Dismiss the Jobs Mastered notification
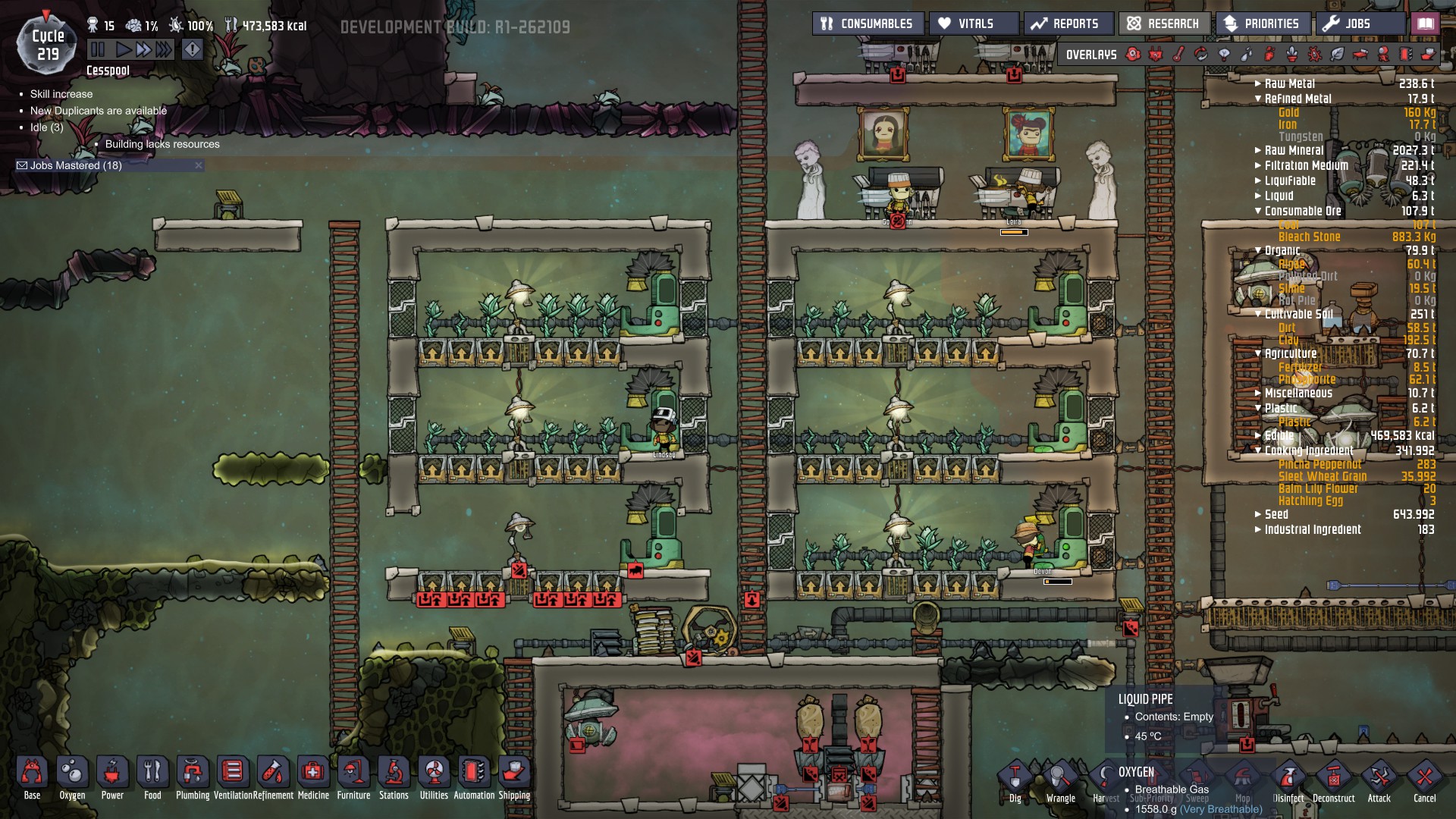 click(199, 165)
